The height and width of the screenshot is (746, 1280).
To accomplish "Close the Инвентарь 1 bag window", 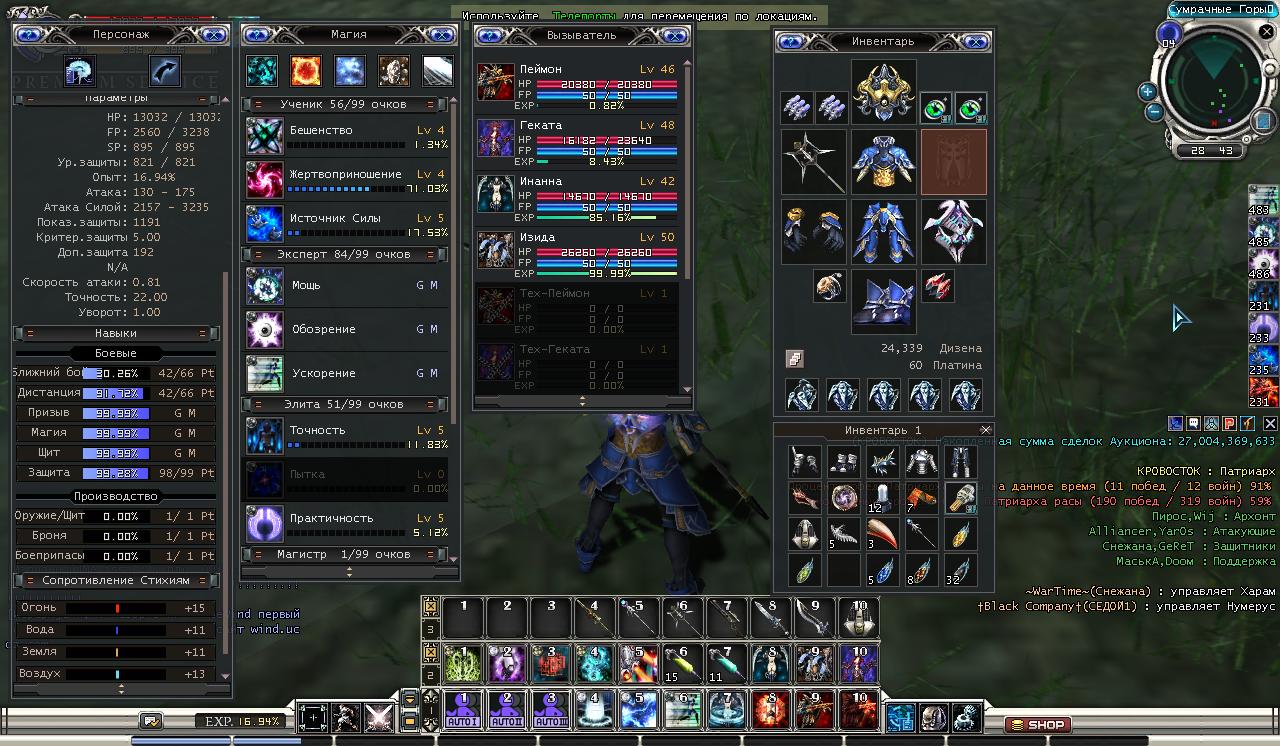I will click(985, 430).
